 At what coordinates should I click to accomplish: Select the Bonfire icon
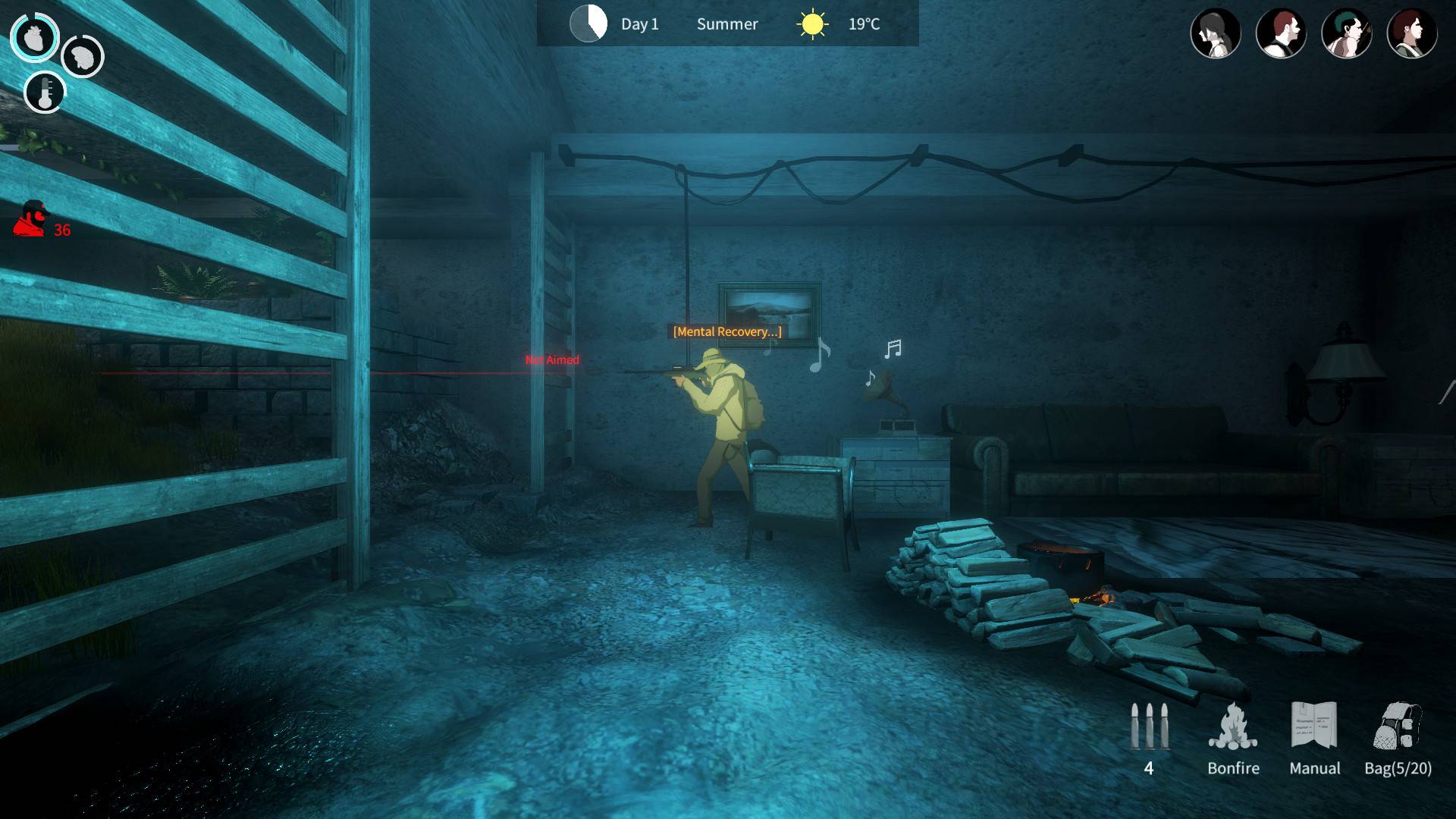point(1233,728)
